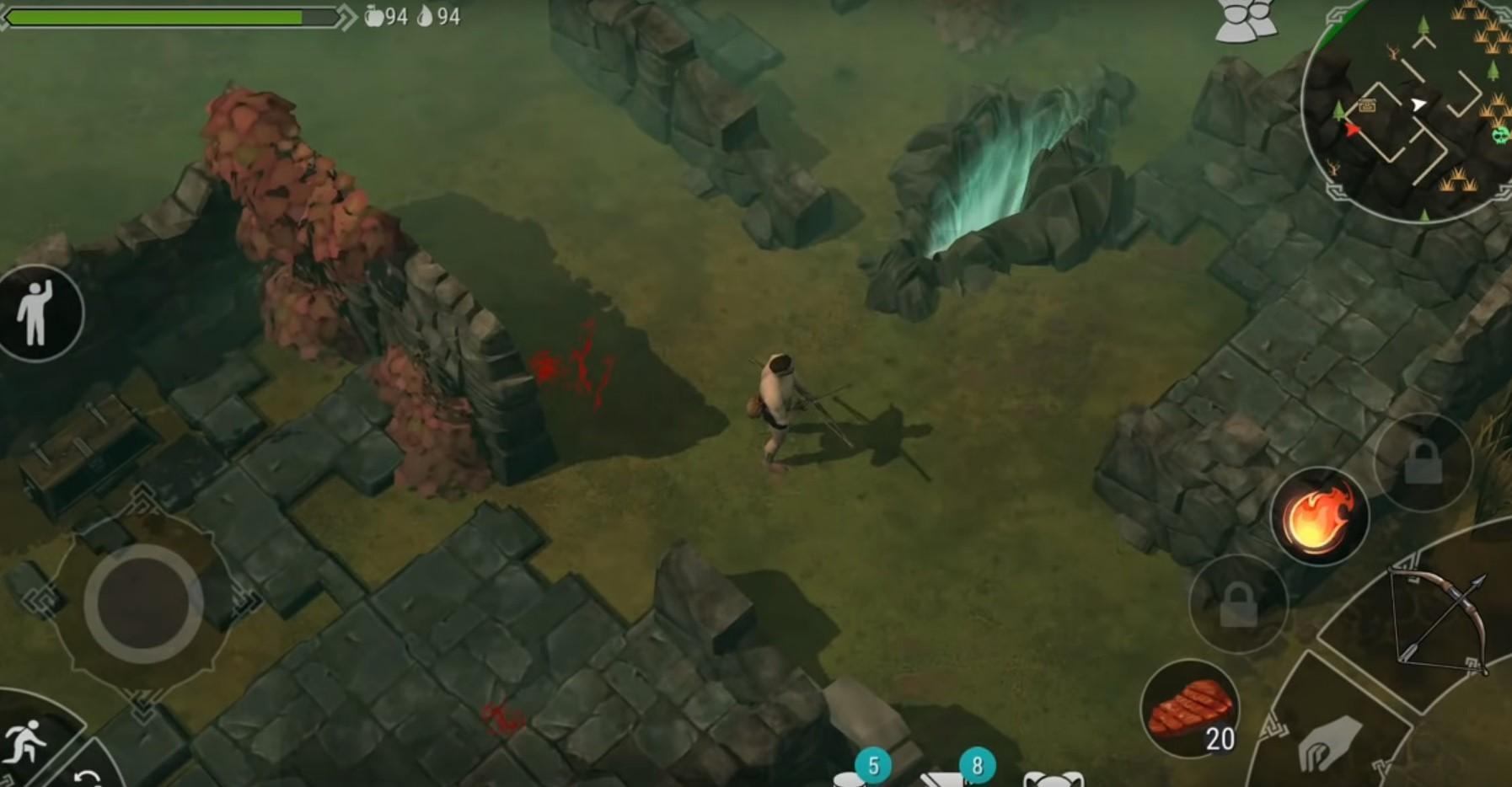Viewport: 1512px width, 787px height.
Task: Activate the fire skill icon
Action: point(1319,516)
